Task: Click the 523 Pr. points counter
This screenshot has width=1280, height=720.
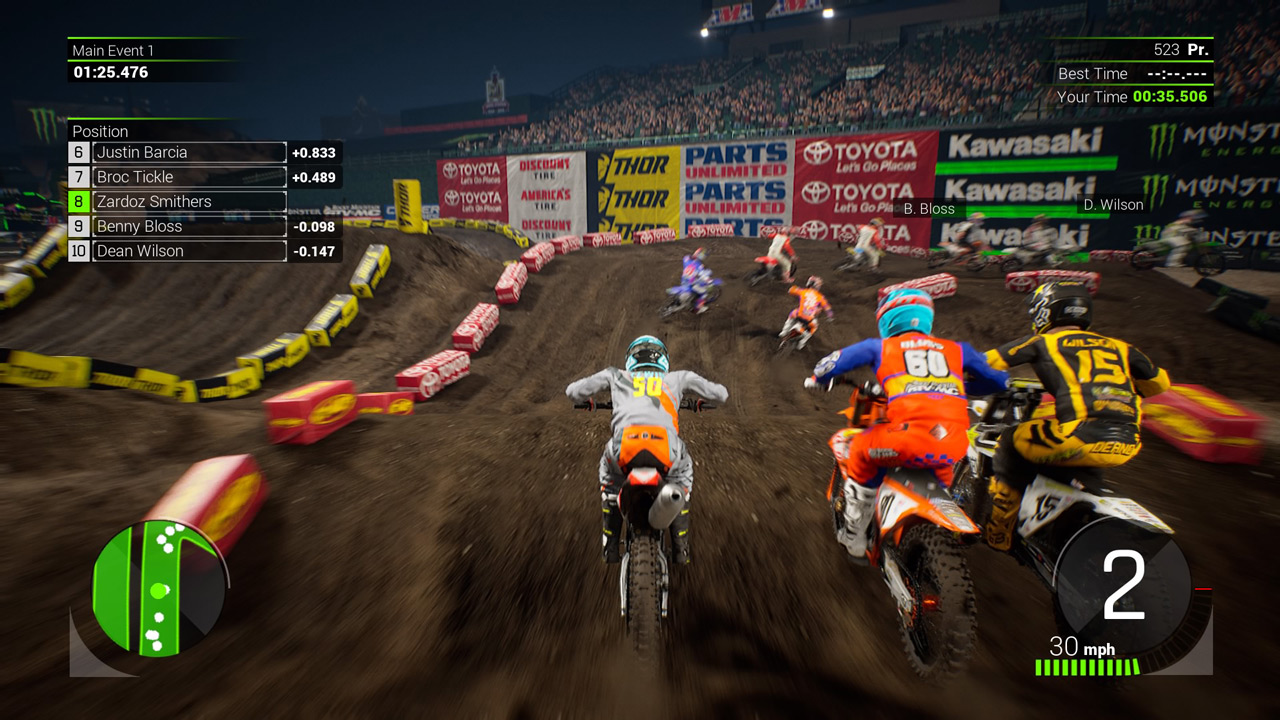Action: 1180,48
